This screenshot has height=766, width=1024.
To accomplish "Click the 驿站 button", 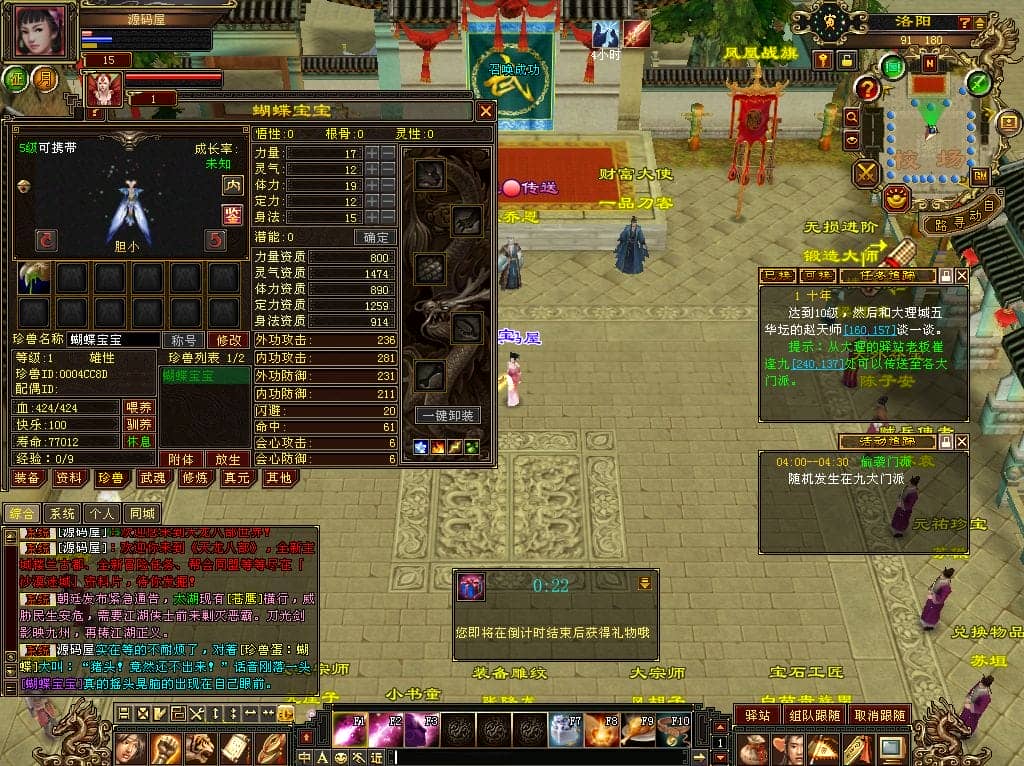I will 757,715.
